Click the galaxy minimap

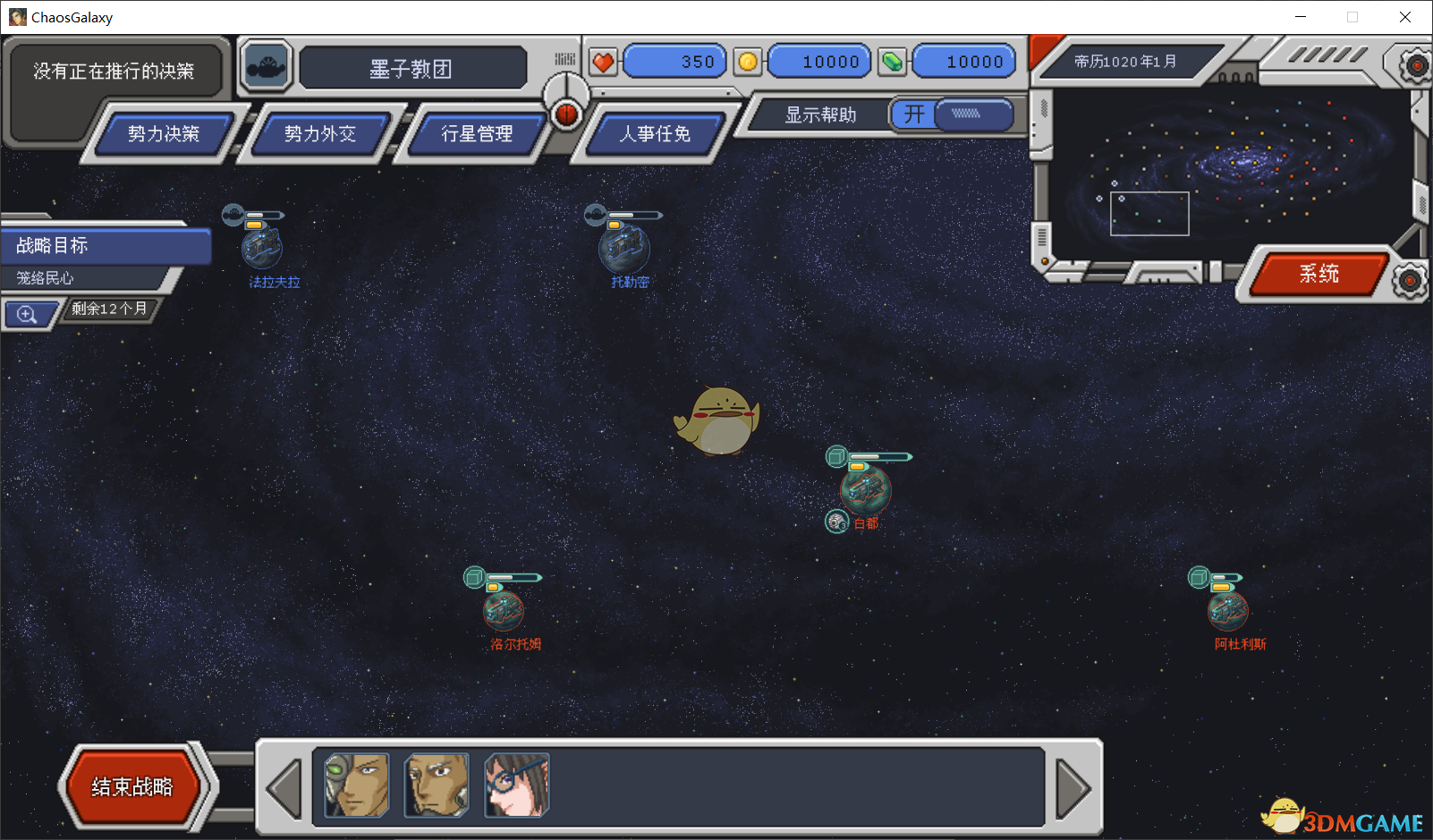[x=1225, y=165]
